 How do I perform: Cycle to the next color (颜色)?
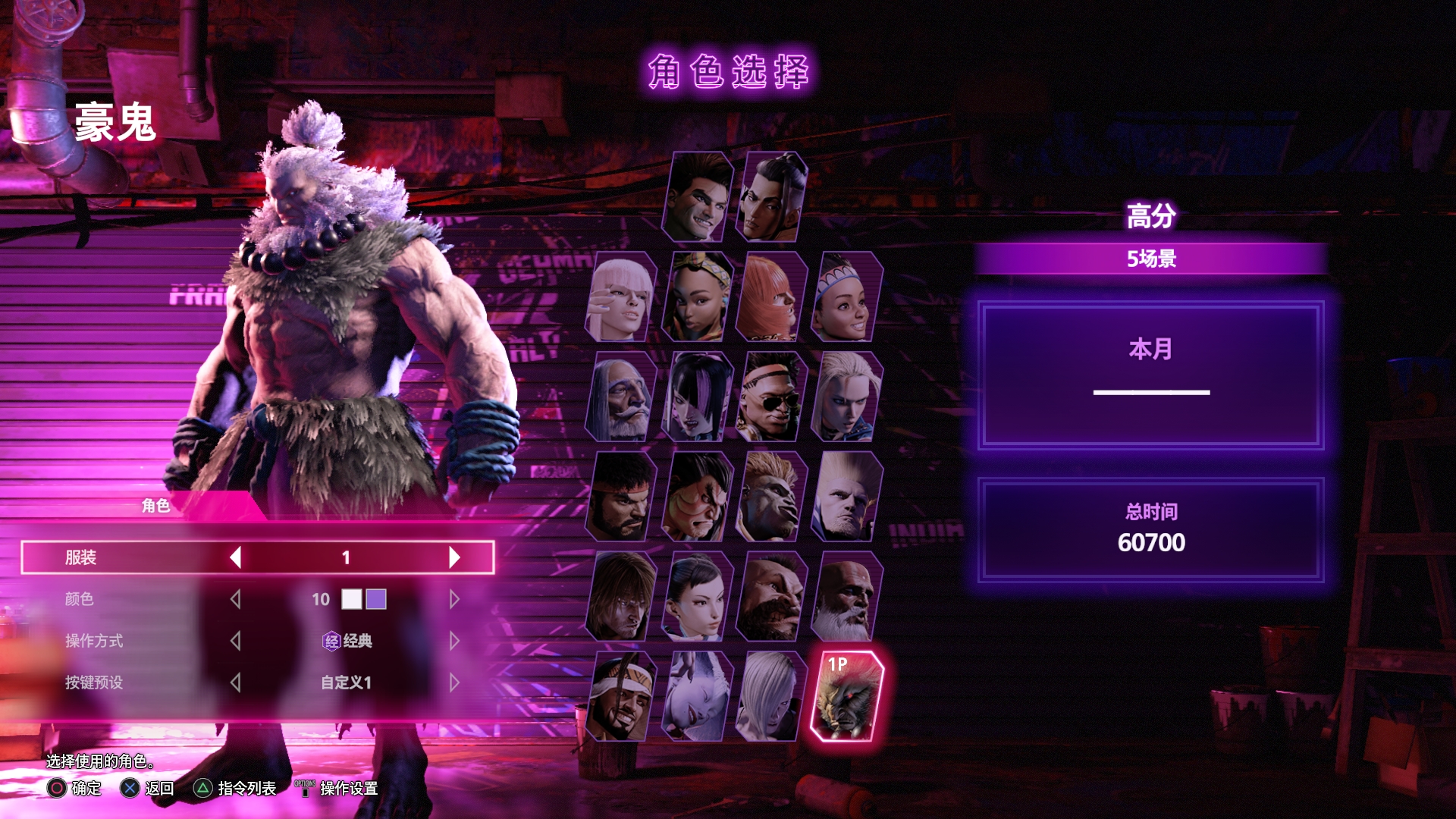[x=454, y=599]
